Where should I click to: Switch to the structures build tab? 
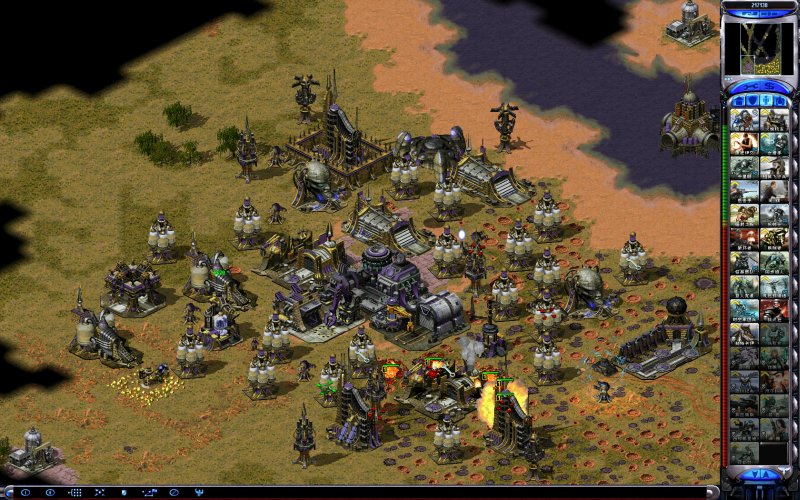737,100
